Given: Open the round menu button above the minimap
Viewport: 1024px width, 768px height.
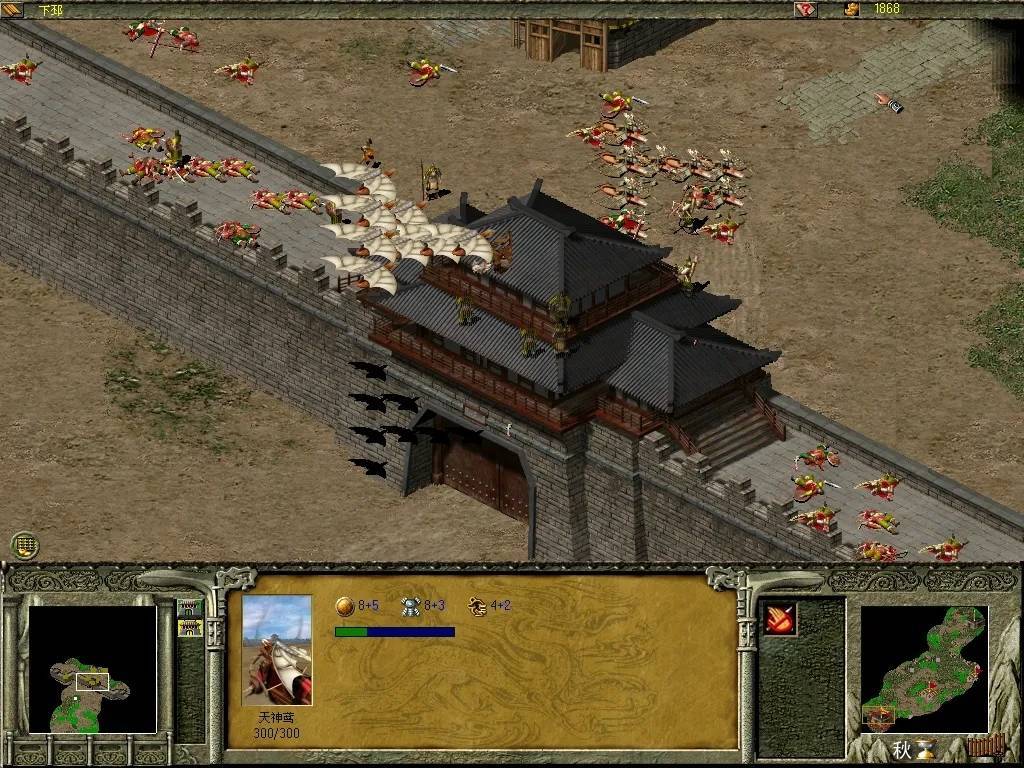Looking at the screenshot, I should point(25,545).
